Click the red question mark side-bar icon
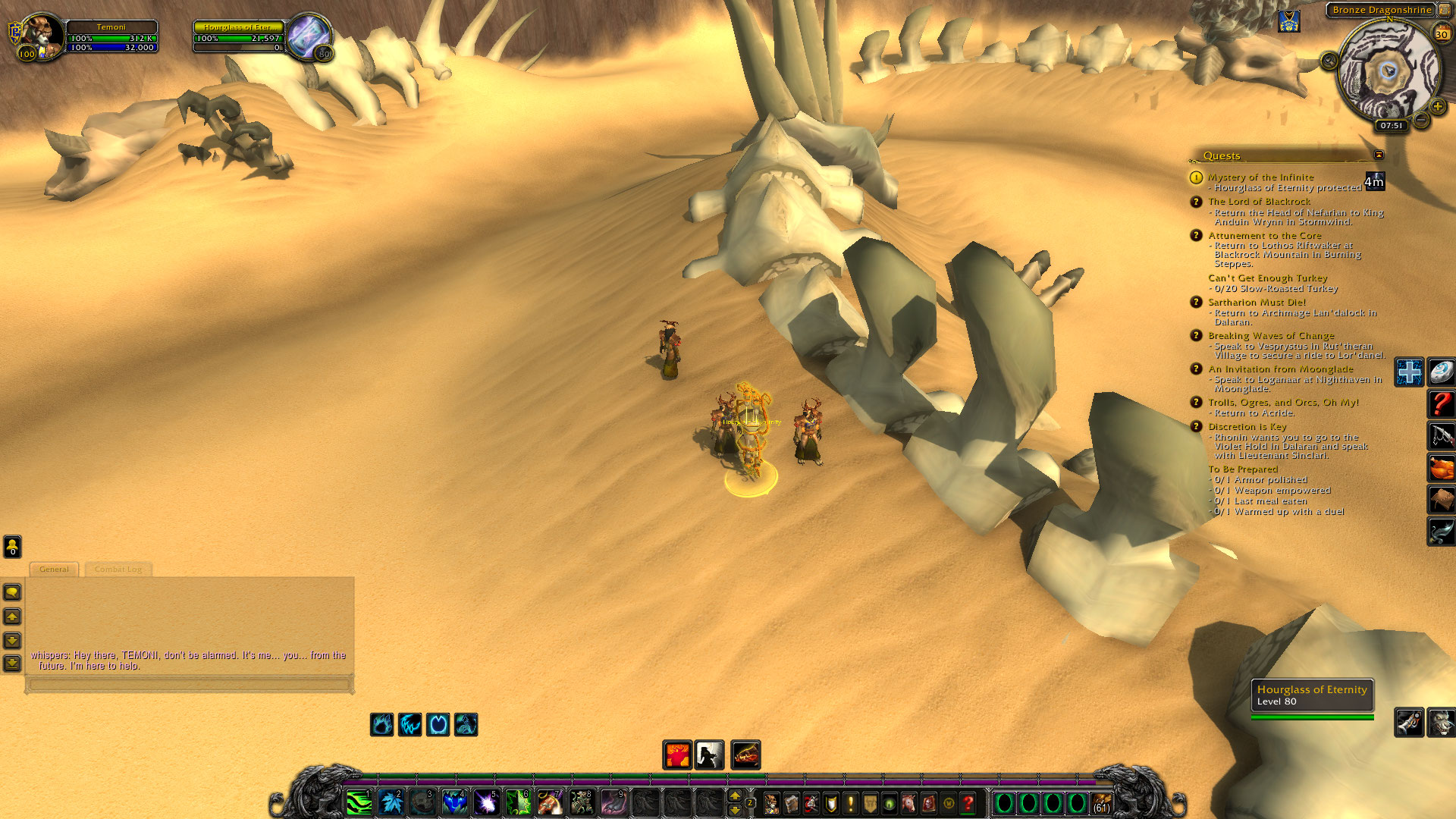The width and height of the screenshot is (1456, 819). tap(1441, 404)
